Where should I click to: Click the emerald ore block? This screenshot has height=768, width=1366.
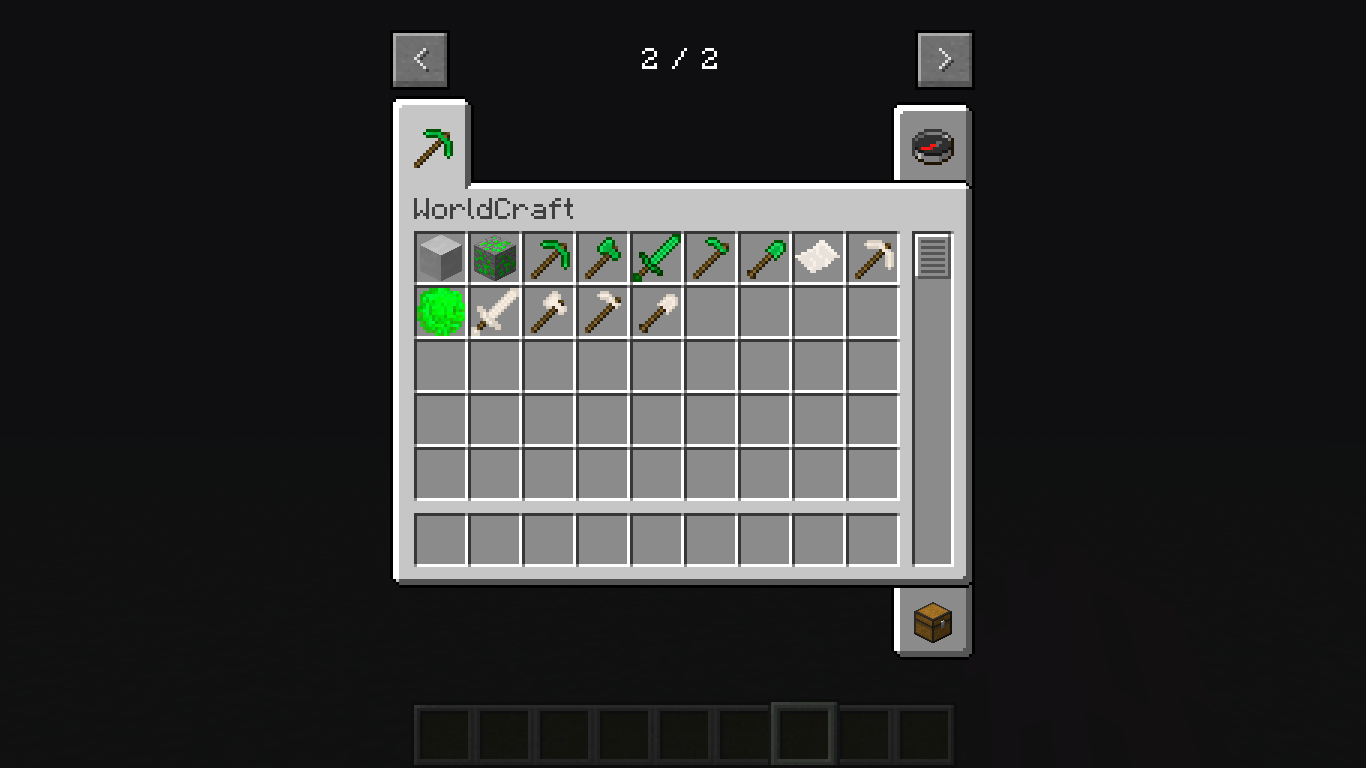click(x=494, y=257)
